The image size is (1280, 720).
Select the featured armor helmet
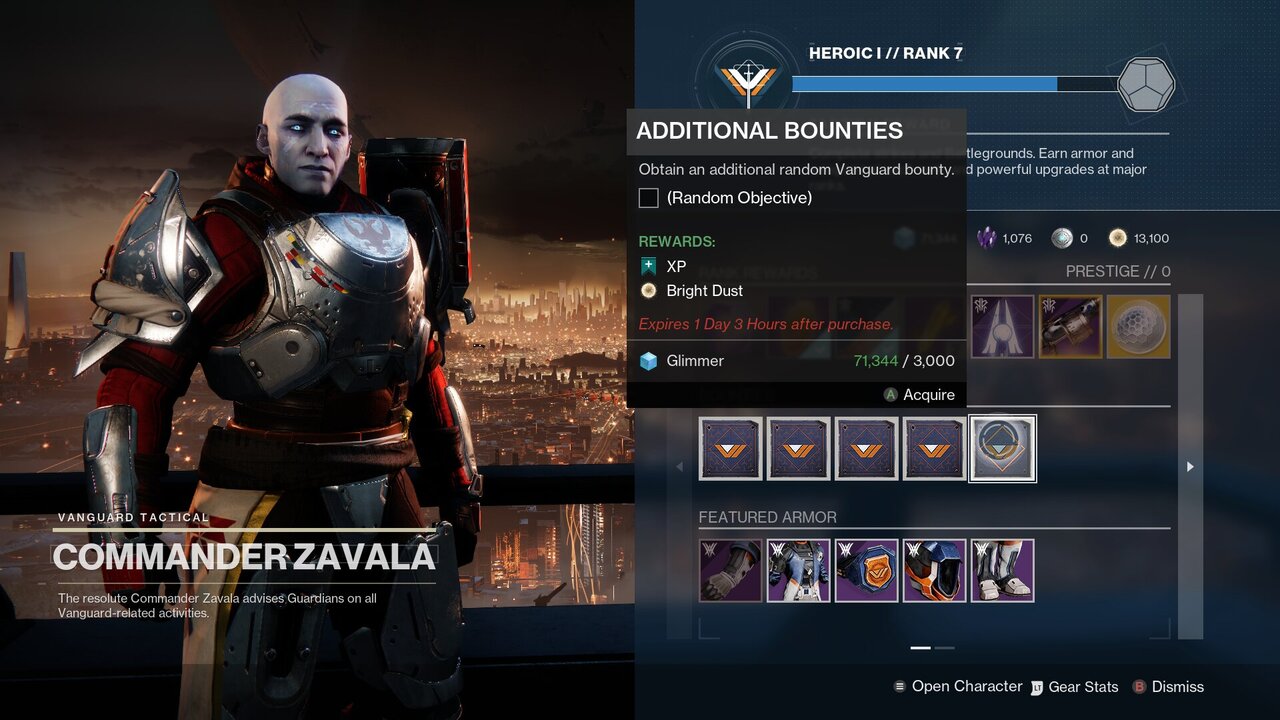[935, 571]
